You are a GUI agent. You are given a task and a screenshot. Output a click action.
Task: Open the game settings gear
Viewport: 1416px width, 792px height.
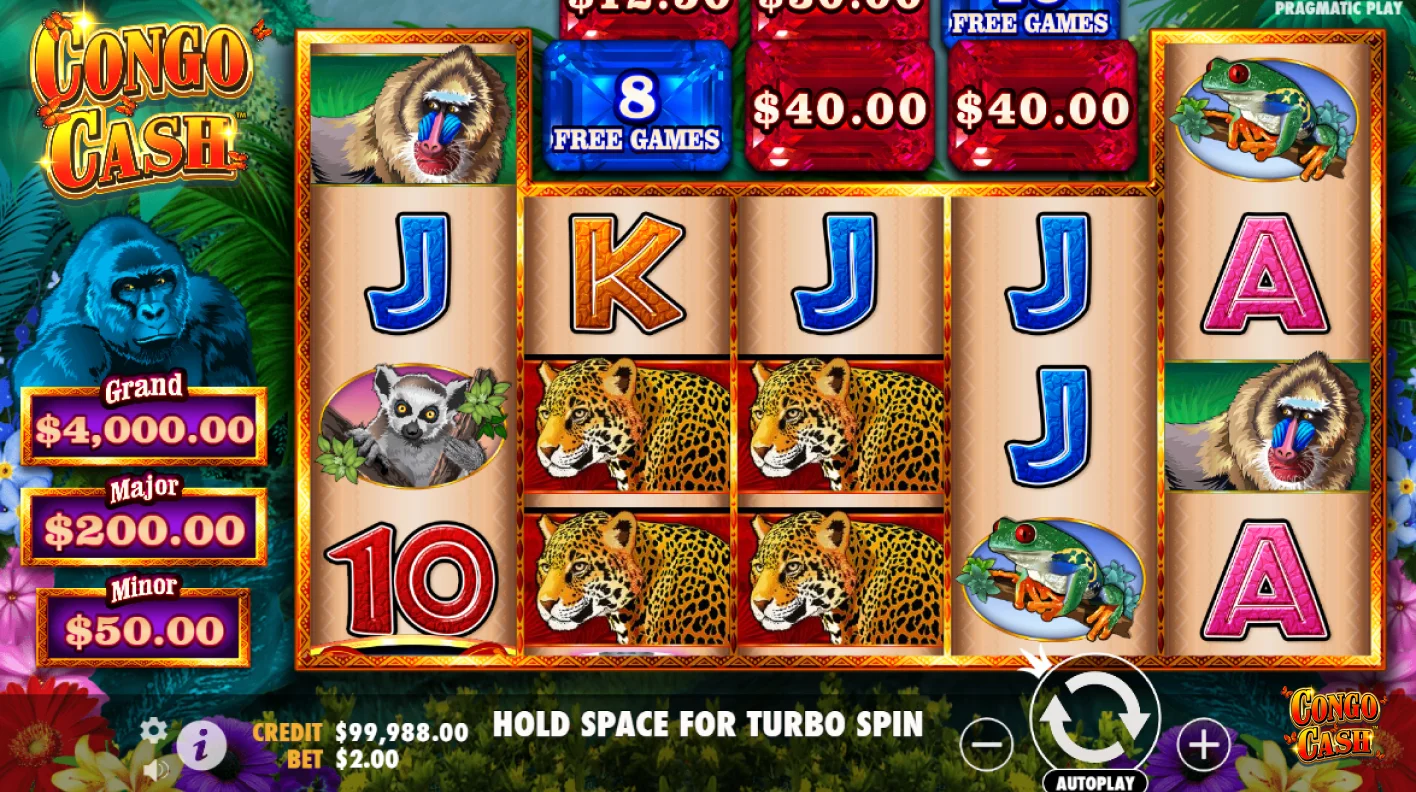coord(152,731)
